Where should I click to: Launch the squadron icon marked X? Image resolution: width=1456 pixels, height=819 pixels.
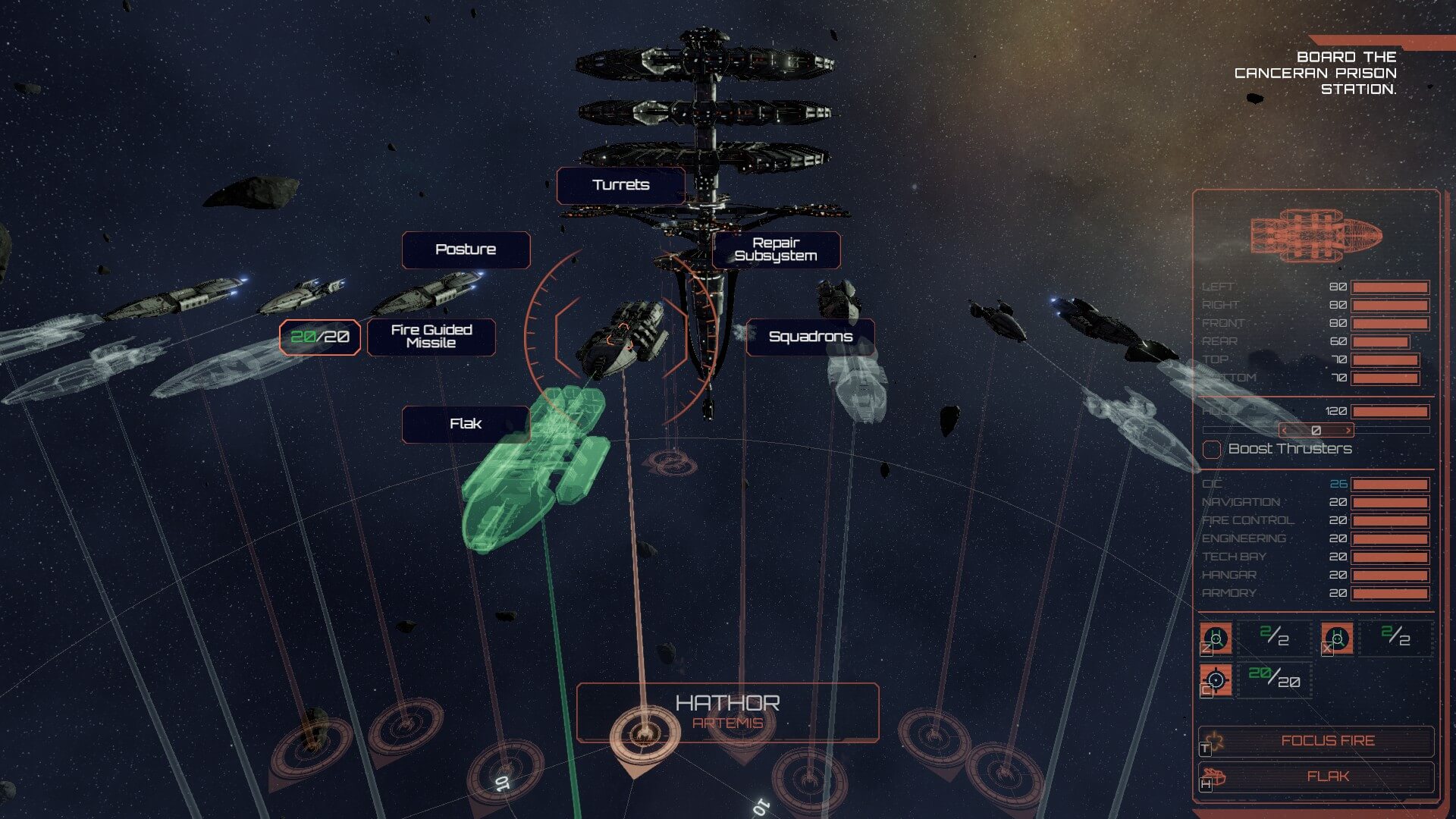tap(1337, 639)
